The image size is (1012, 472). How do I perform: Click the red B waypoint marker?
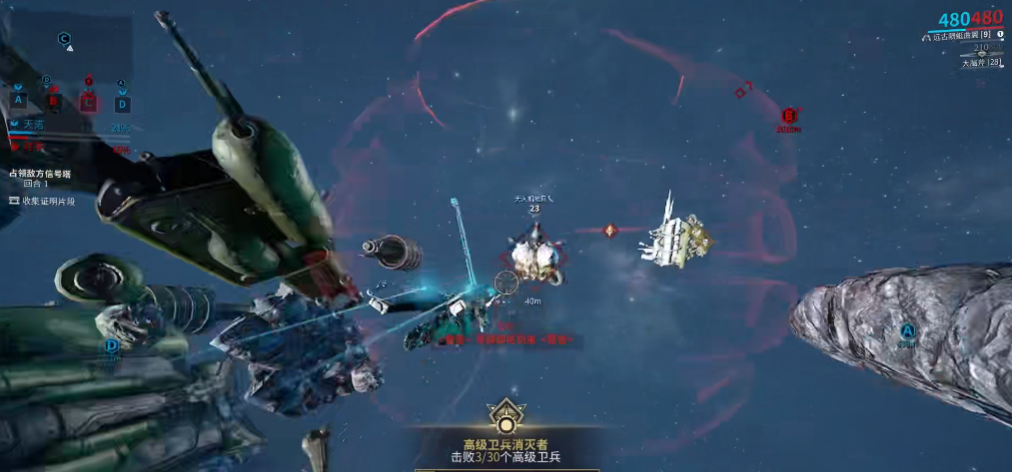point(788,115)
